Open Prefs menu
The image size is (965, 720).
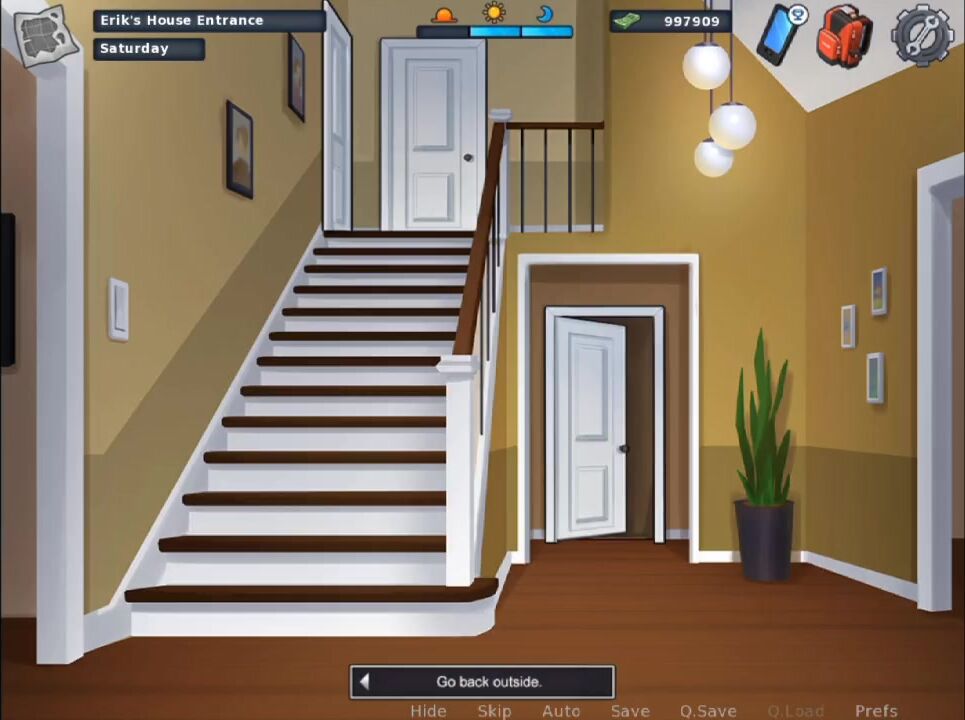(876, 711)
